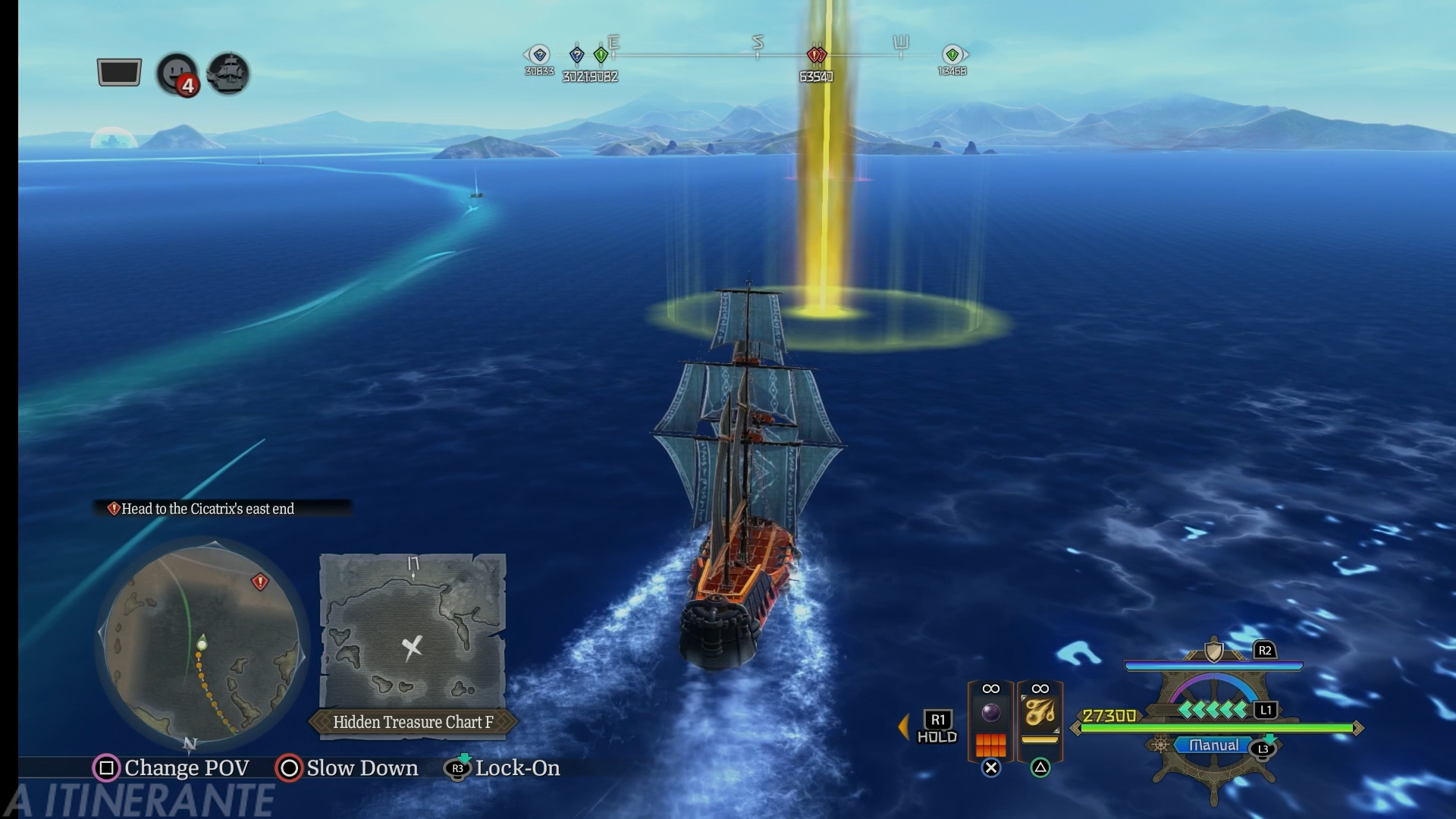Screen dimensions: 1456x819
Task: Select the red quest marker on the compass
Action: tap(816, 55)
